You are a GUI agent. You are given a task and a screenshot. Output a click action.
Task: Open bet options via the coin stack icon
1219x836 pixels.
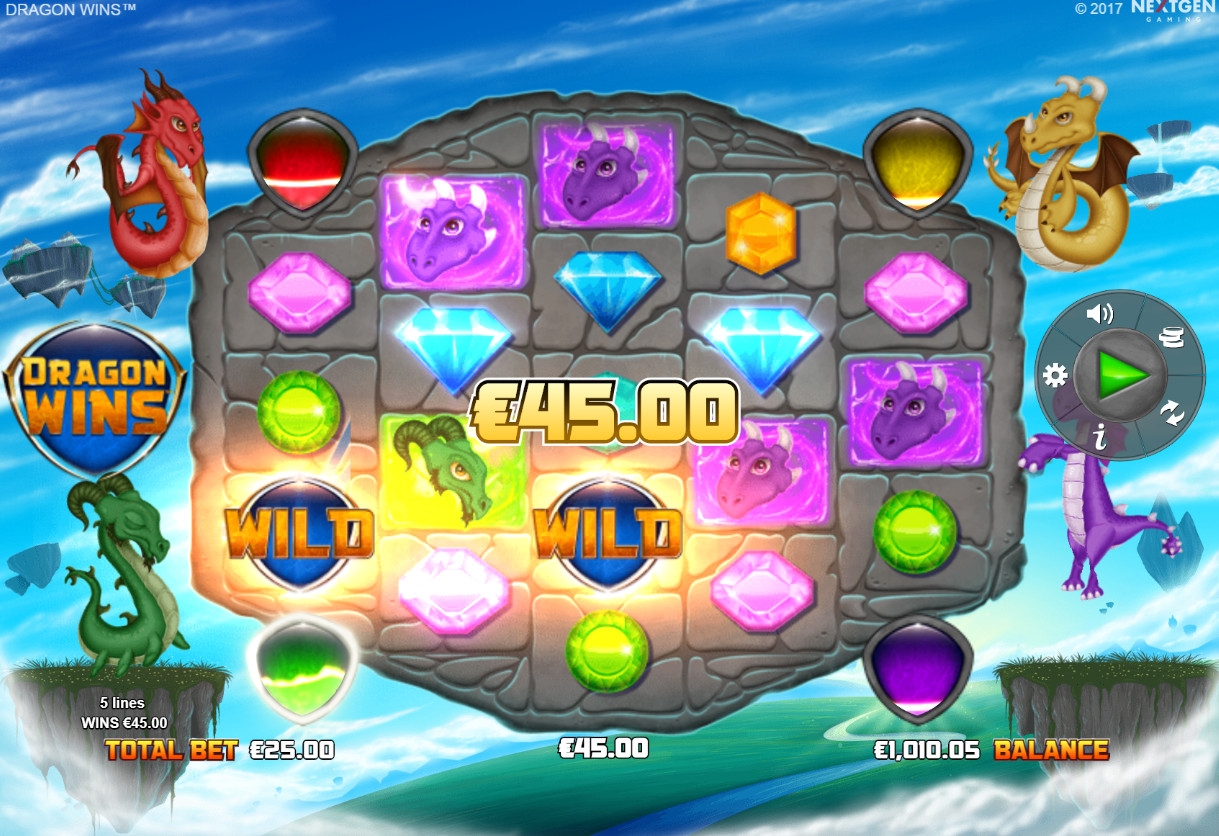1170,338
